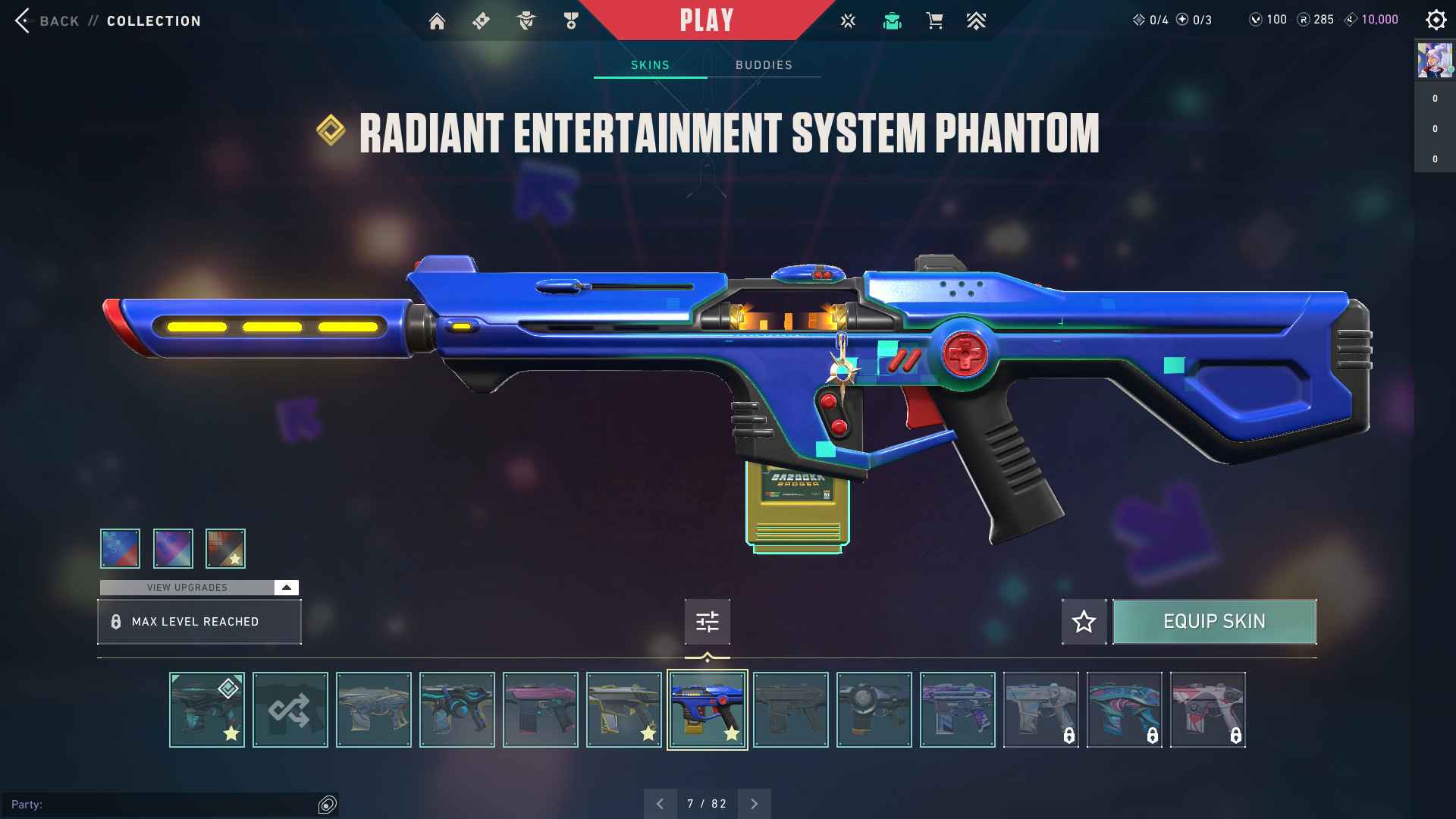
Task: Select the pink Phantom skin thumbnail
Action: pyautogui.click(x=540, y=710)
